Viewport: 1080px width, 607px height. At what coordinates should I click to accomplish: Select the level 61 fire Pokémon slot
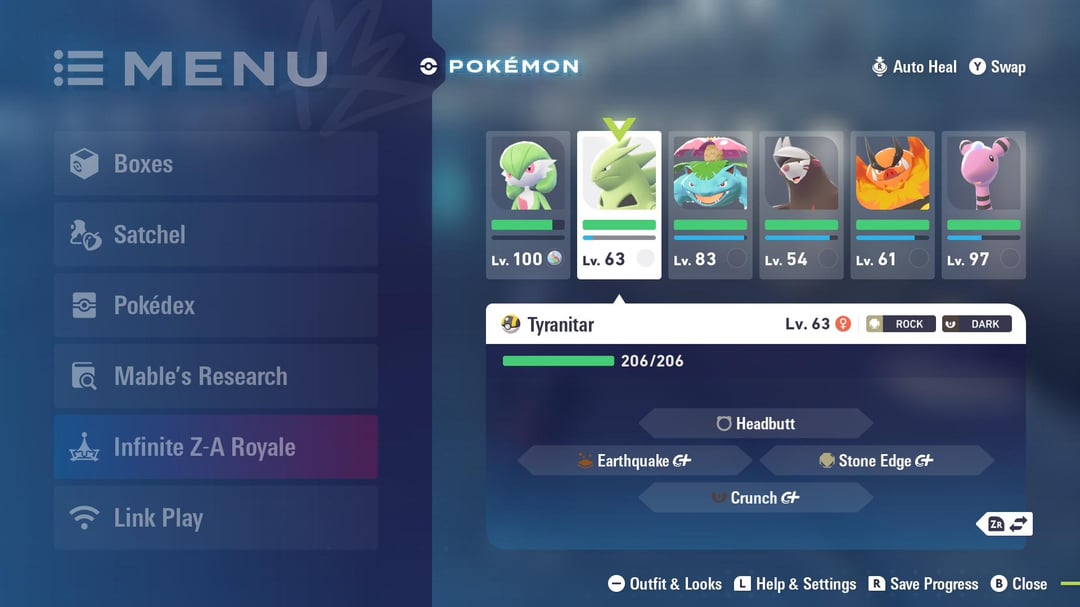tap(892, 205)
